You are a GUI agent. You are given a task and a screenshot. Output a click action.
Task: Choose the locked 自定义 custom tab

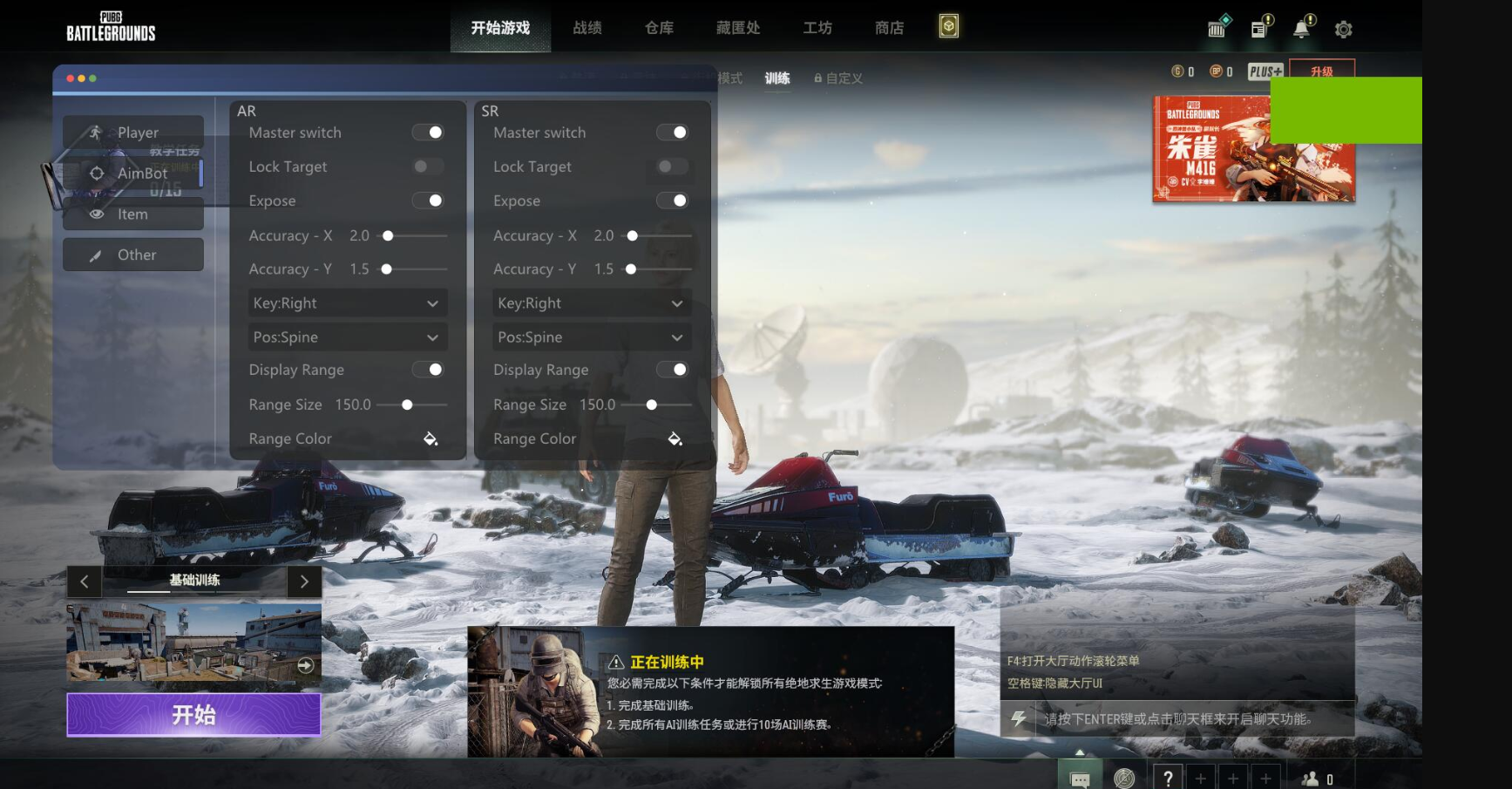[838, 78]
